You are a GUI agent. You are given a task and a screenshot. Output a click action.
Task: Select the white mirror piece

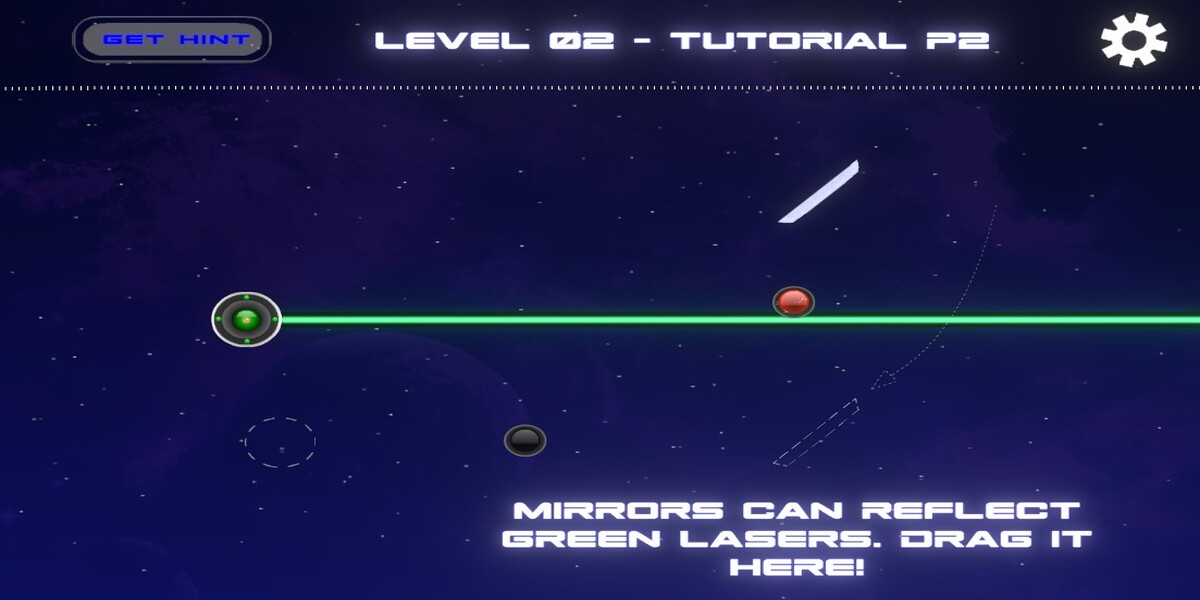click(x=819, y=191)
